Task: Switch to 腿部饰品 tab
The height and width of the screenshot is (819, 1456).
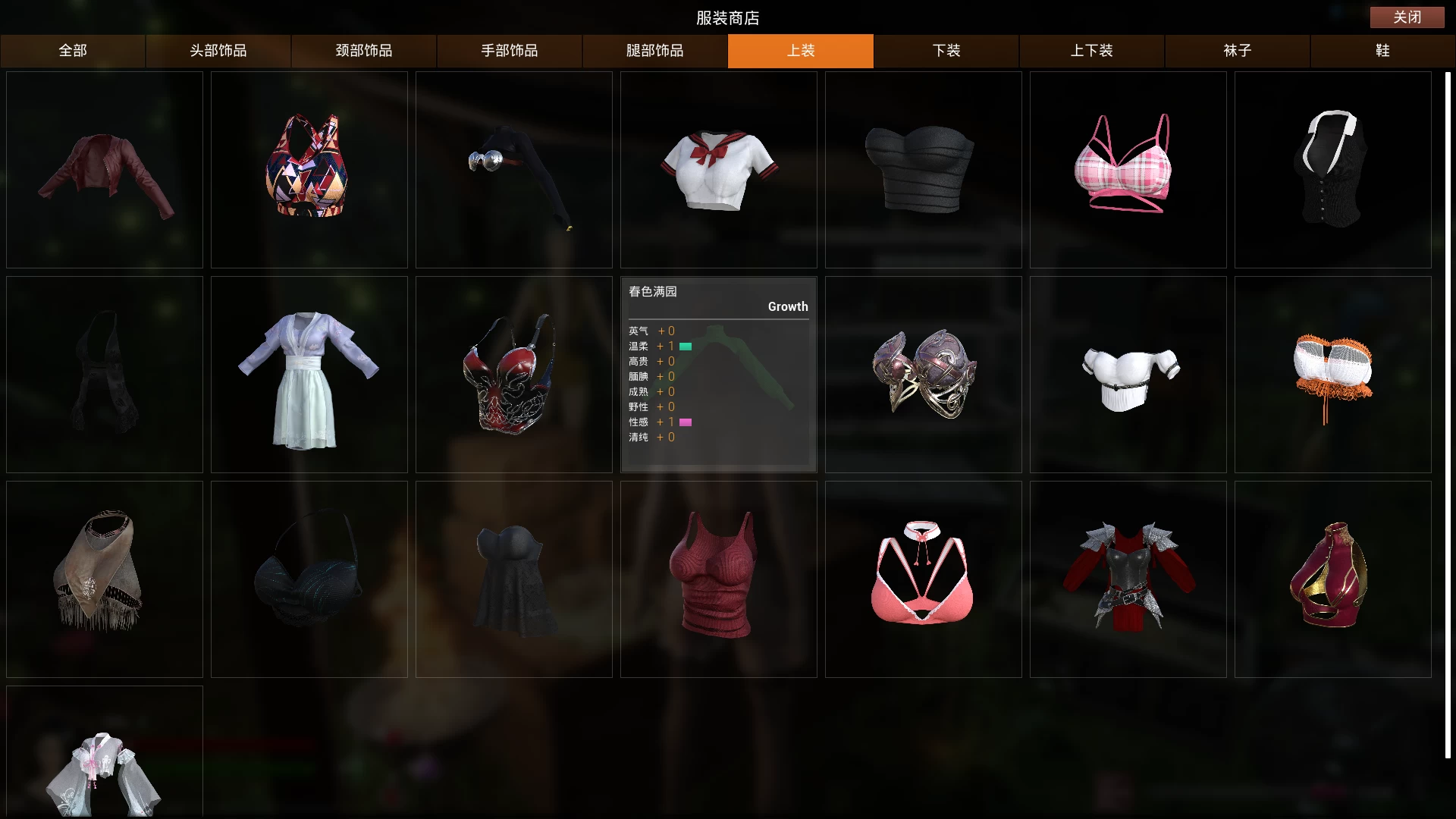Action: pos(655,51)
